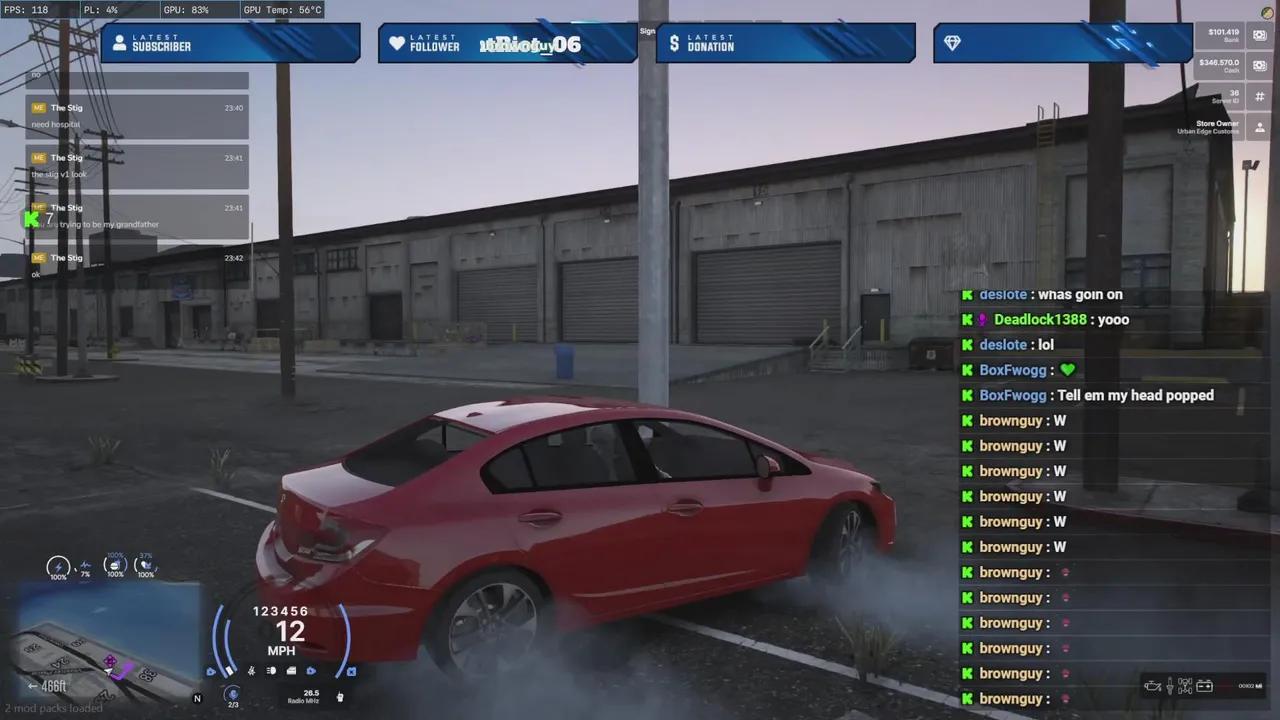Image resolution: width=1280 pixels, height=720 pixels.
Task: Expand the diamond widget in the top bar
Action: coord(951,42)
